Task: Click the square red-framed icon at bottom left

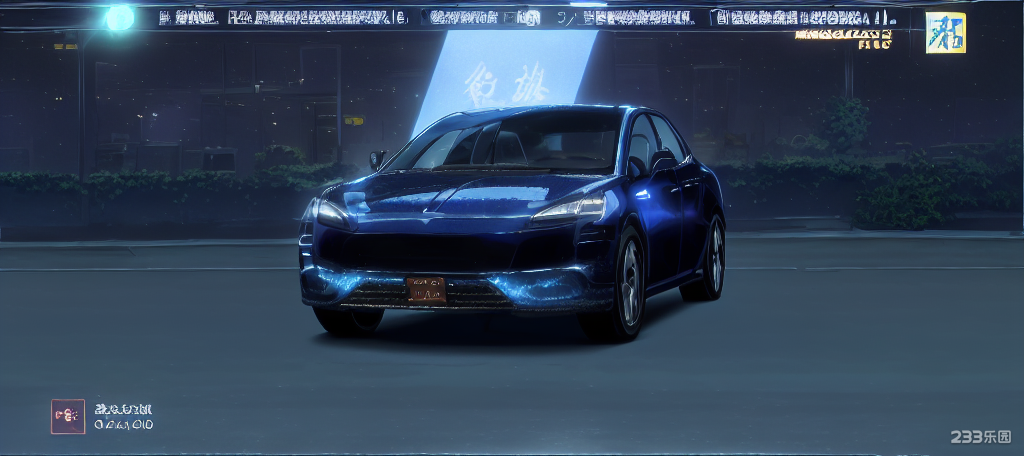Action: click(68, 416)
